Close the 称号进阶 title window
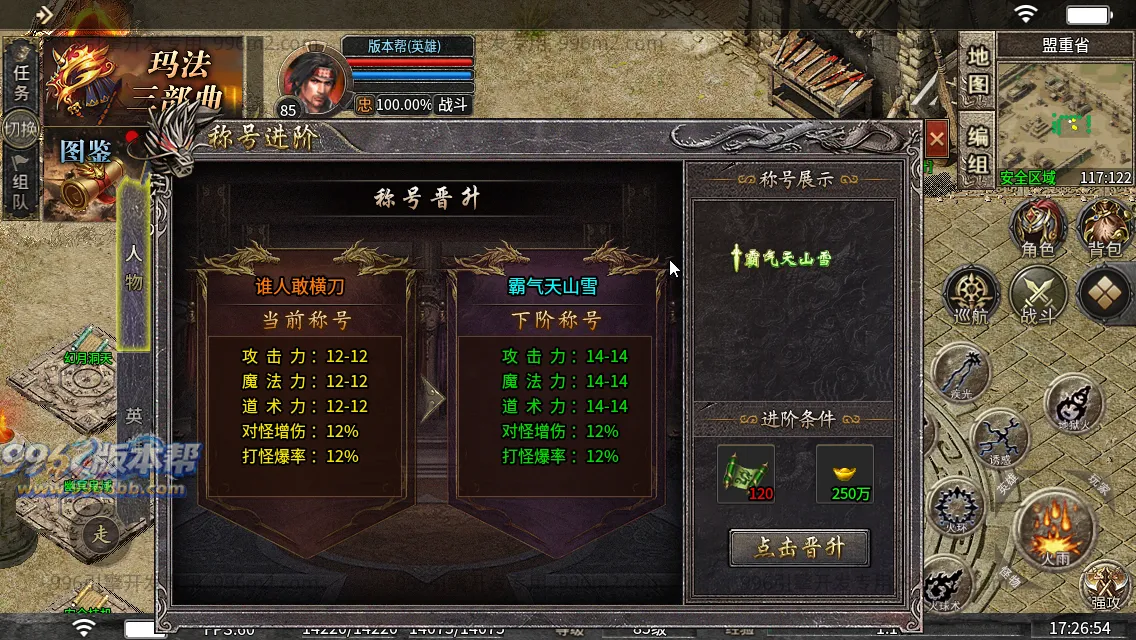Viewport: 1136px width, 640px height. (936, 138)
